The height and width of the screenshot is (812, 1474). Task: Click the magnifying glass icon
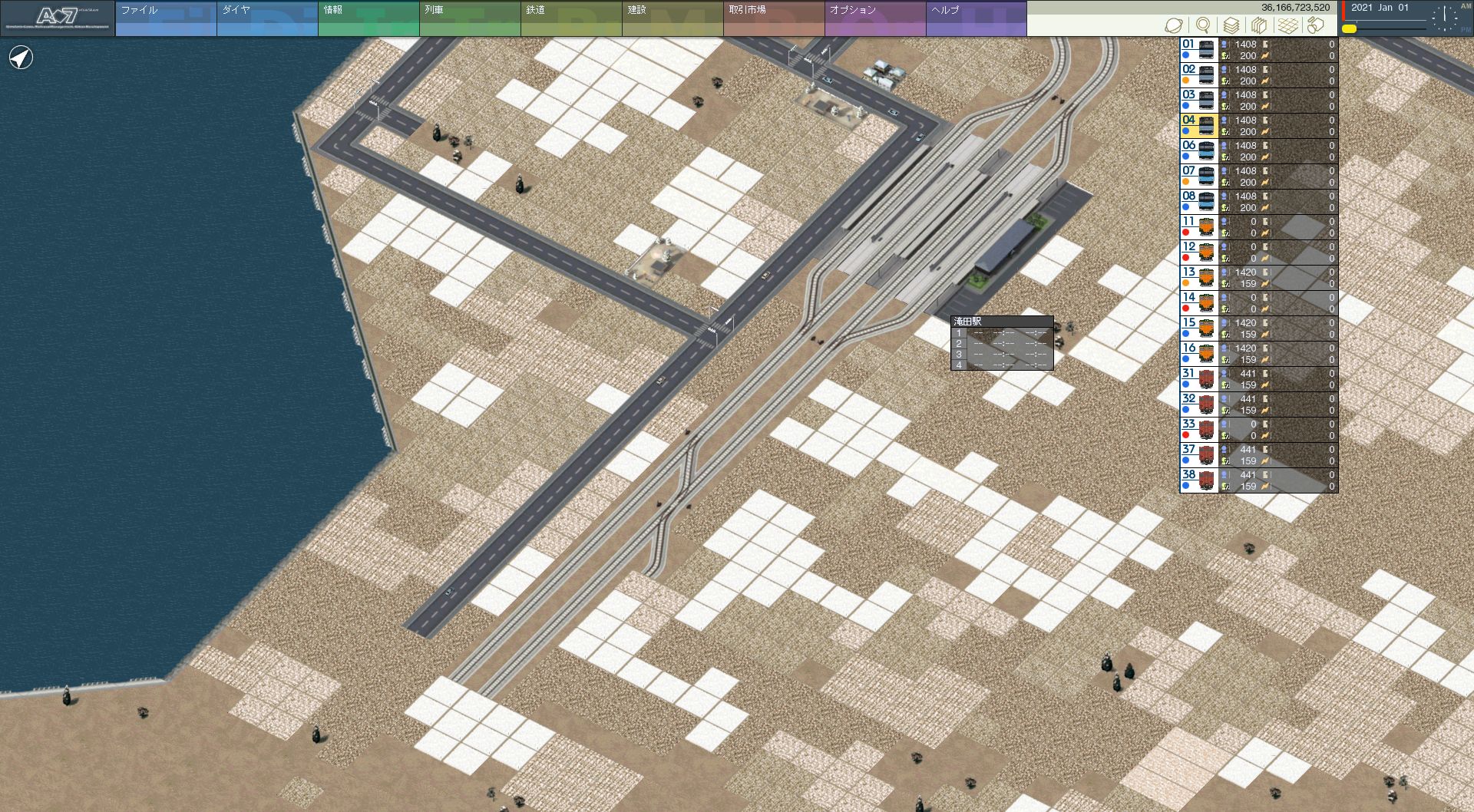[1203, 25]
